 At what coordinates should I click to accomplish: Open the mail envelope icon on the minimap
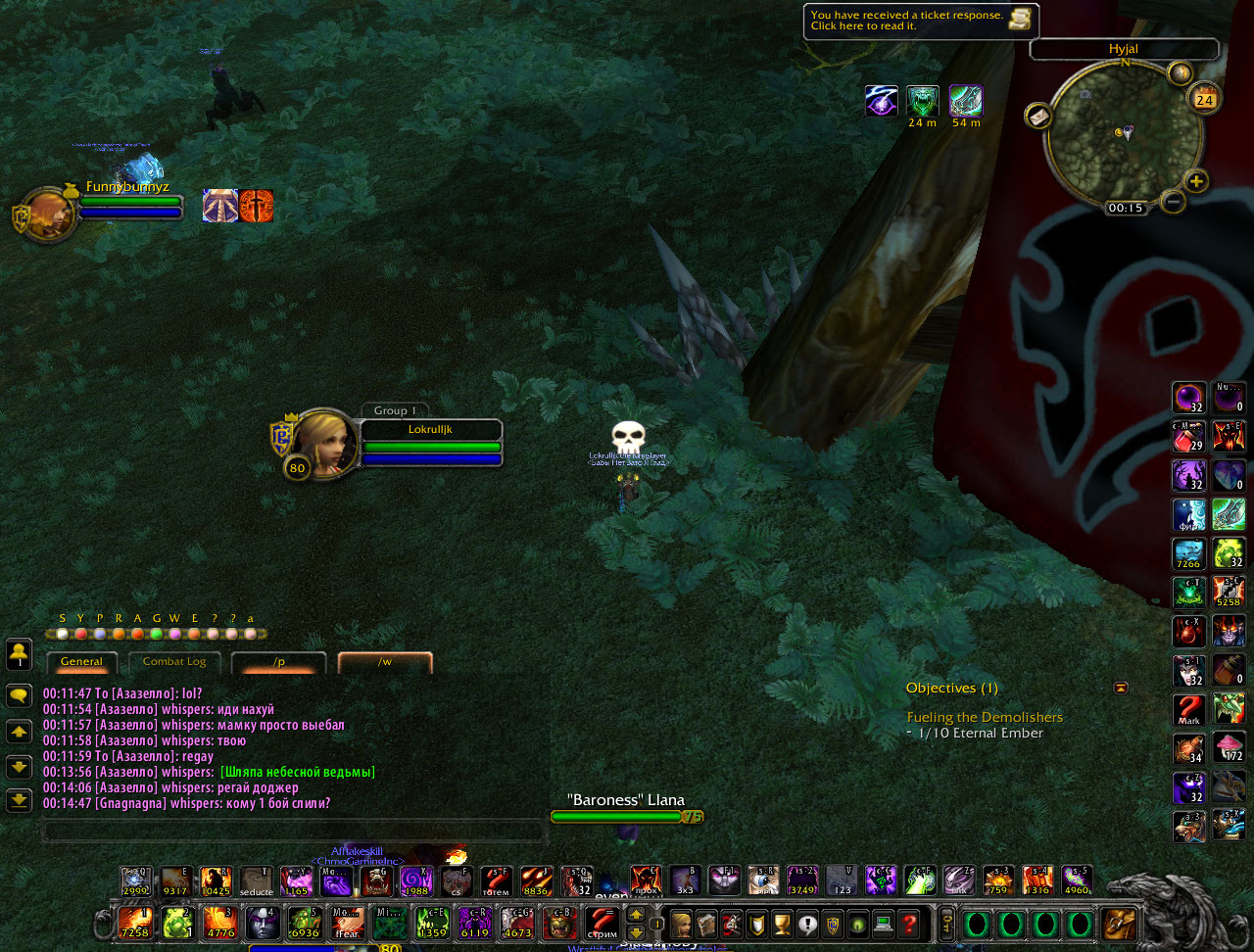[1037, 116]
